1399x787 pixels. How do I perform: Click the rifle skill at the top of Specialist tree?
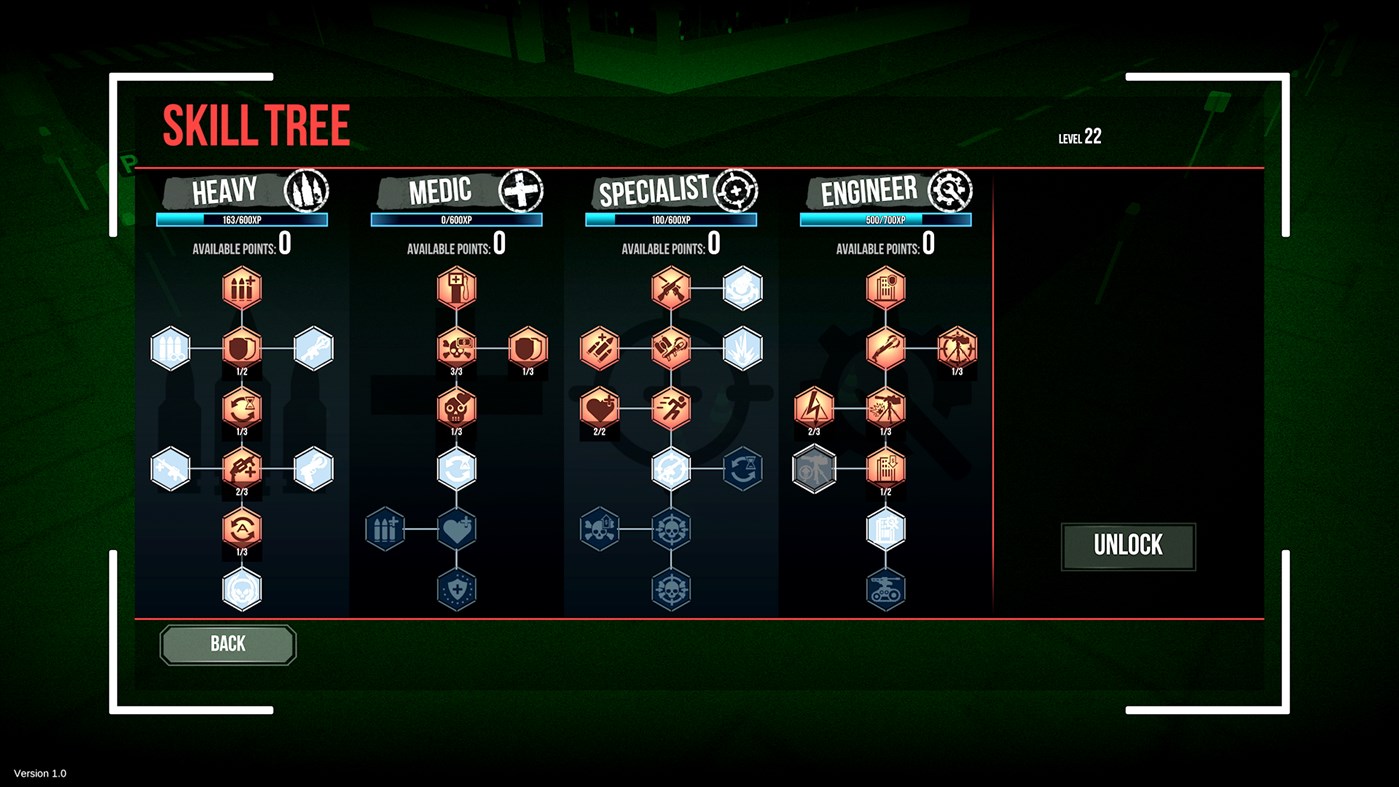point(671,287)
